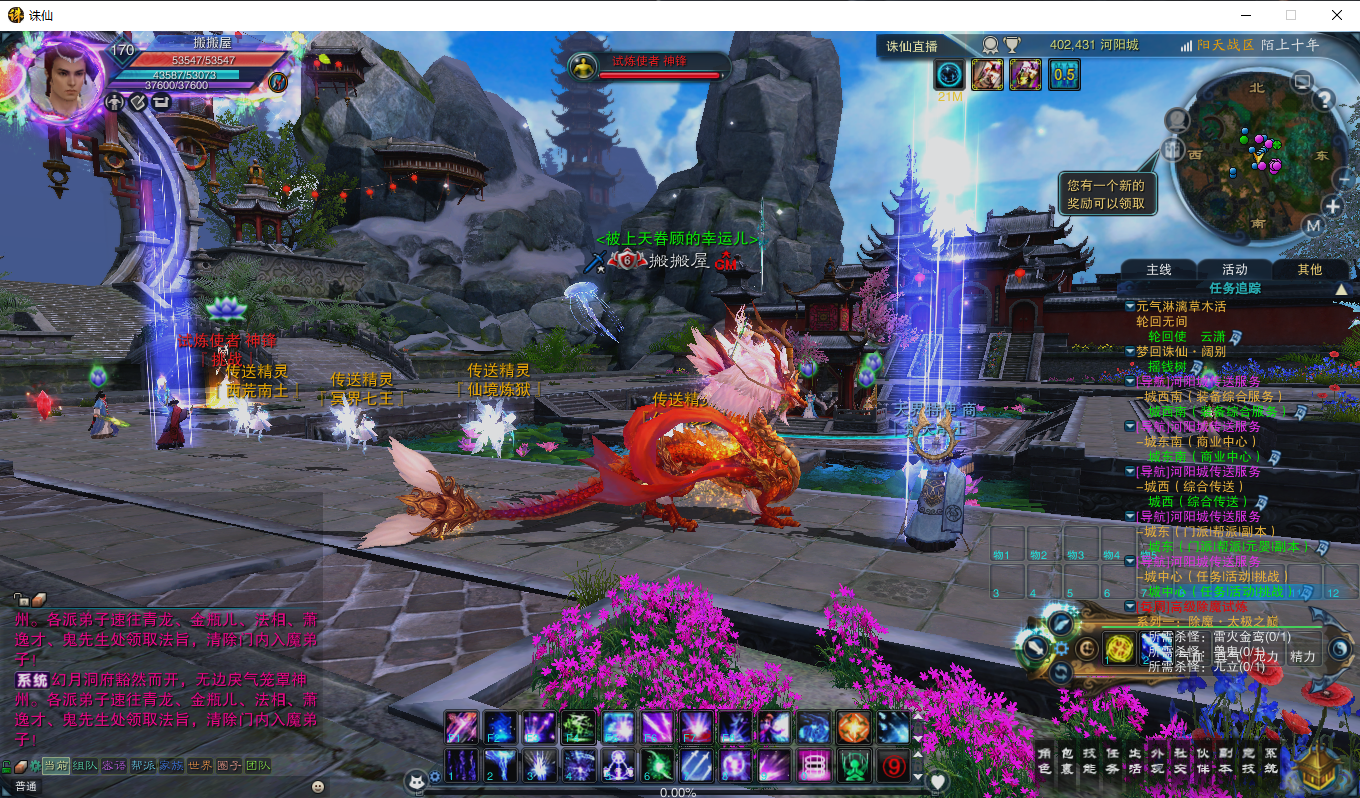Image resolution: width=1360 pixels, height=798 pixels.
Task: Switch chat to 组队 team channel
Action: click(85, 766)
